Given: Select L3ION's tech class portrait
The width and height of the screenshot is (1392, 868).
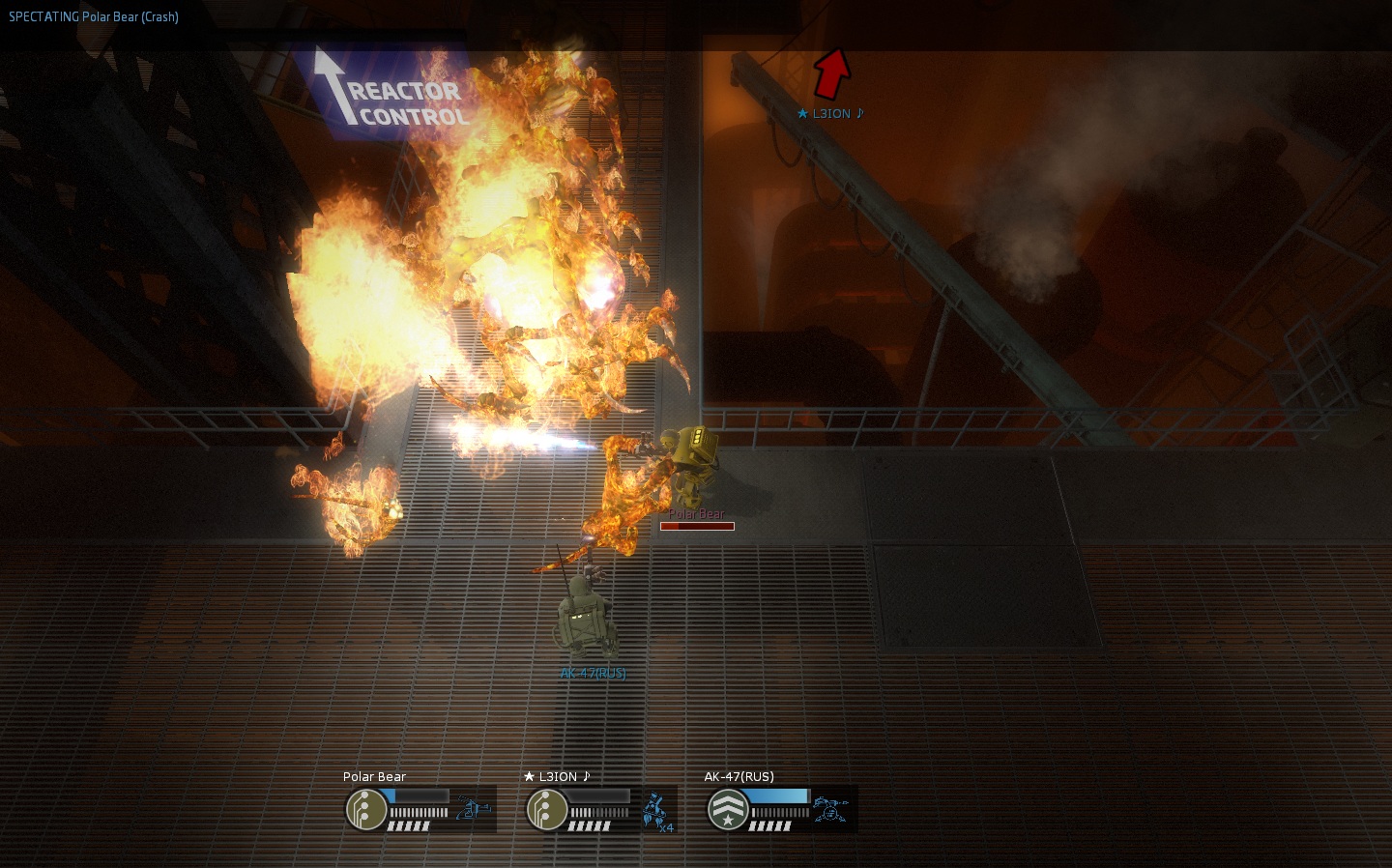Looking at the screenshot, I should point(547,809).
